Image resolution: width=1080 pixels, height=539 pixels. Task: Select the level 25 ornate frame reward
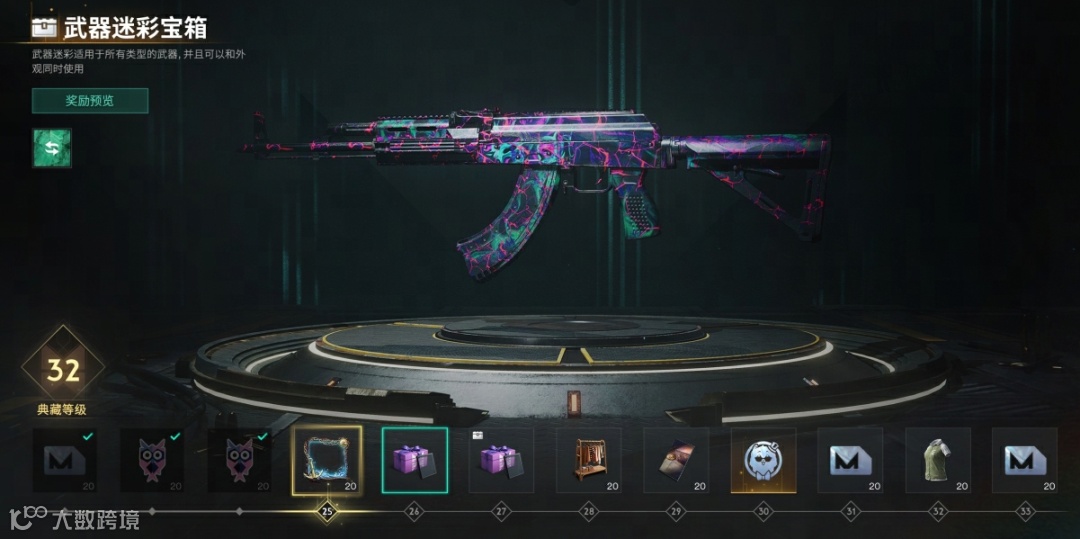327,460
